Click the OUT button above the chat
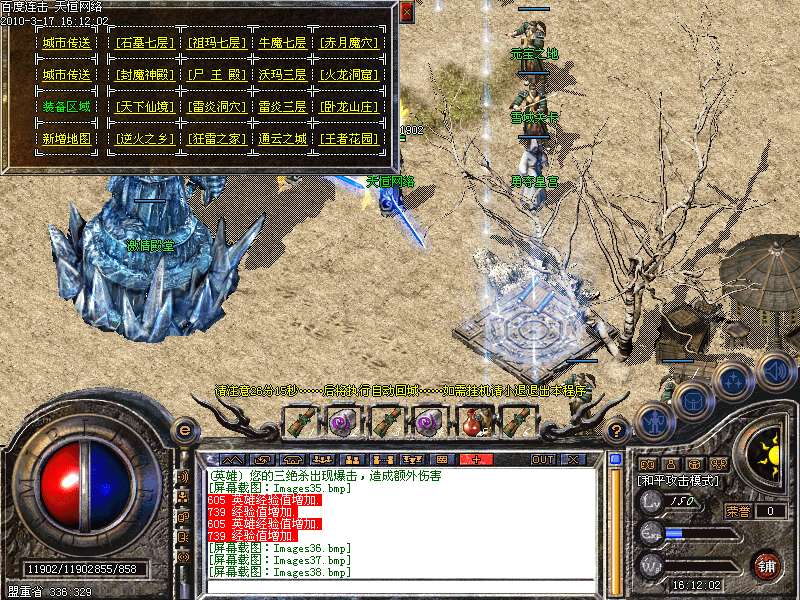The width and height of the screenshot is (800, 600). (543, 459)
